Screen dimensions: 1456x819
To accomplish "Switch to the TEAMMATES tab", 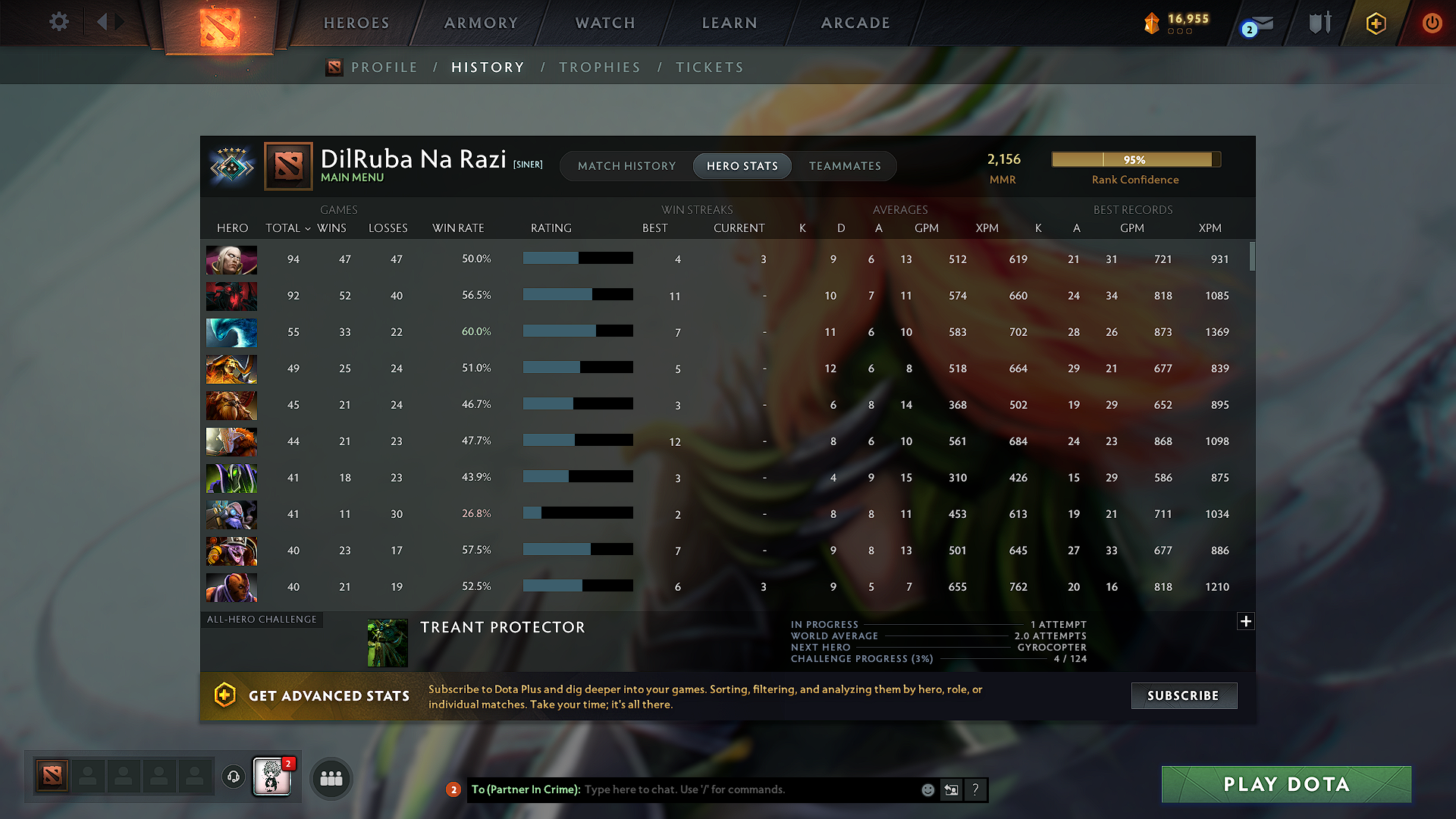I will click(x=845, y=165).
